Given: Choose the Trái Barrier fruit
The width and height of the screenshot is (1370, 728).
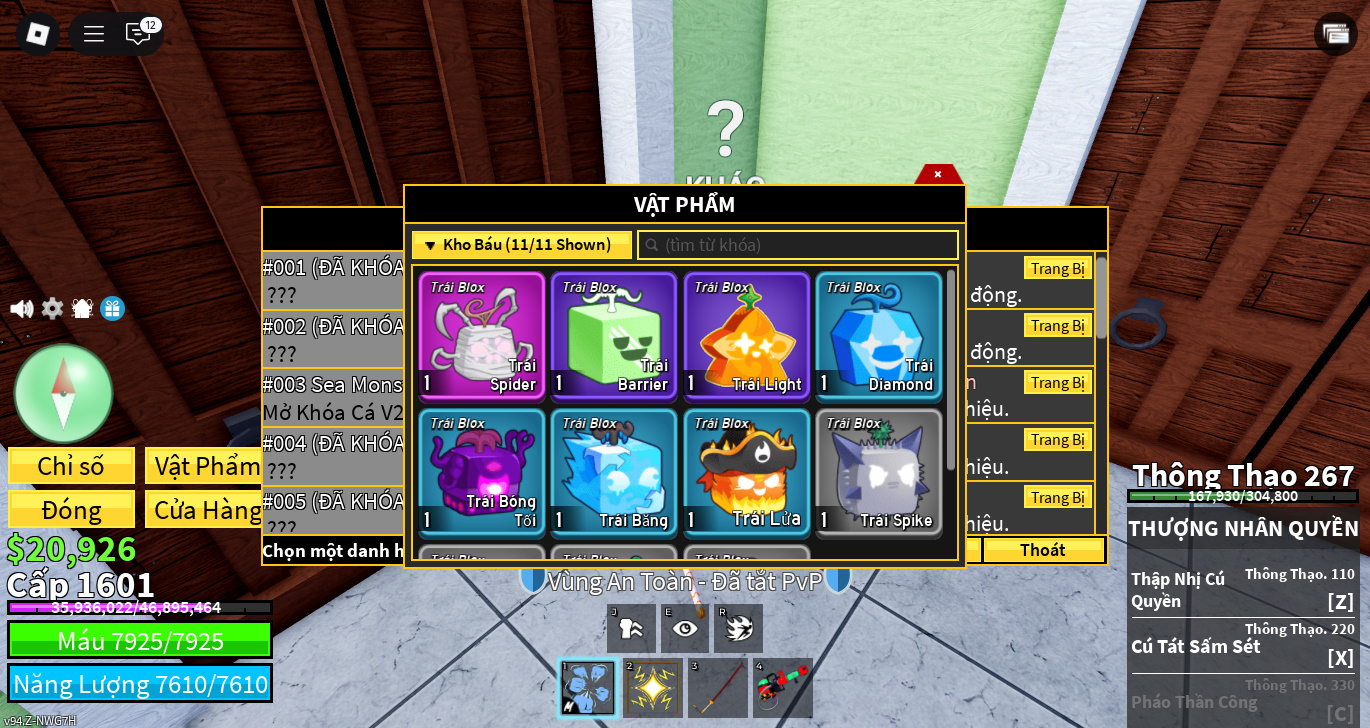Looking at the screenshot, I should [x=614, y=336].
